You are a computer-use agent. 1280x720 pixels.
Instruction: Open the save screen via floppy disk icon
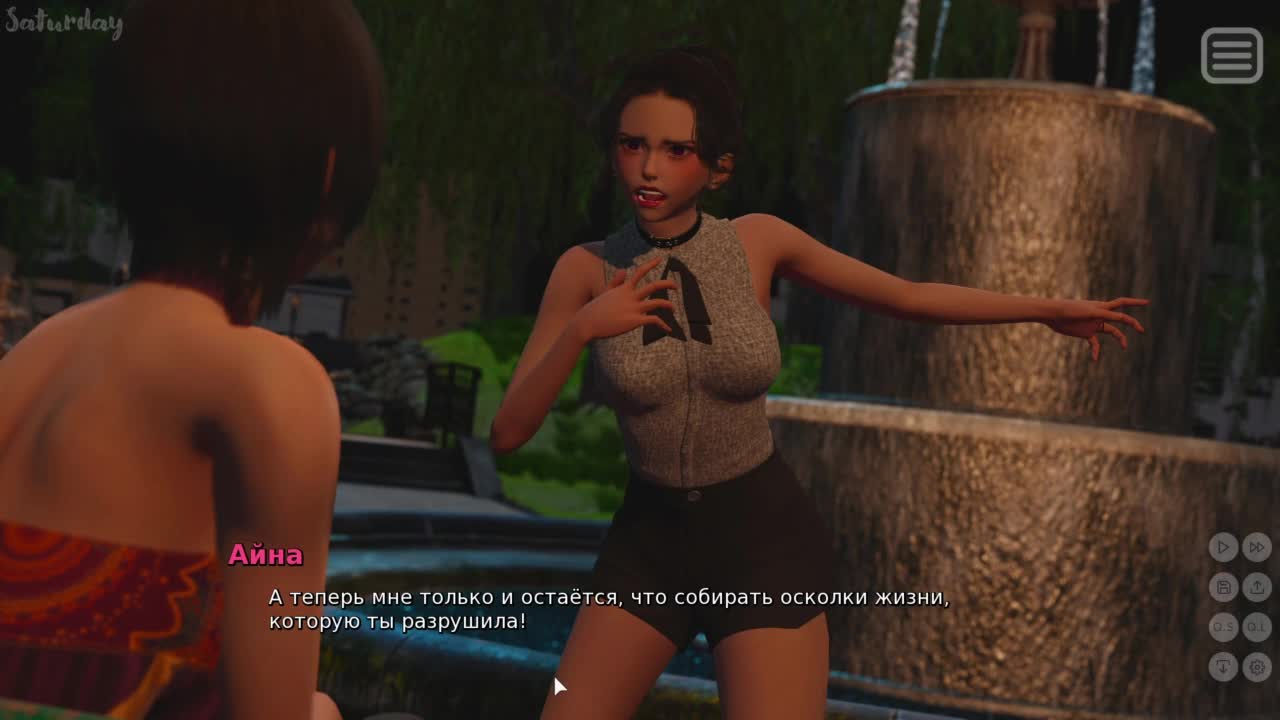(1223, 587)
